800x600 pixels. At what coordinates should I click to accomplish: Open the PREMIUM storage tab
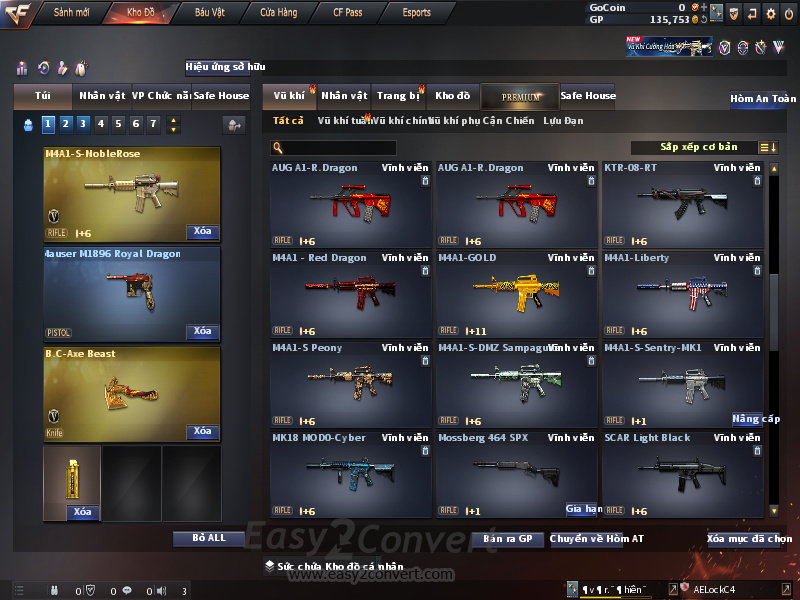click(x=521, y=96)
